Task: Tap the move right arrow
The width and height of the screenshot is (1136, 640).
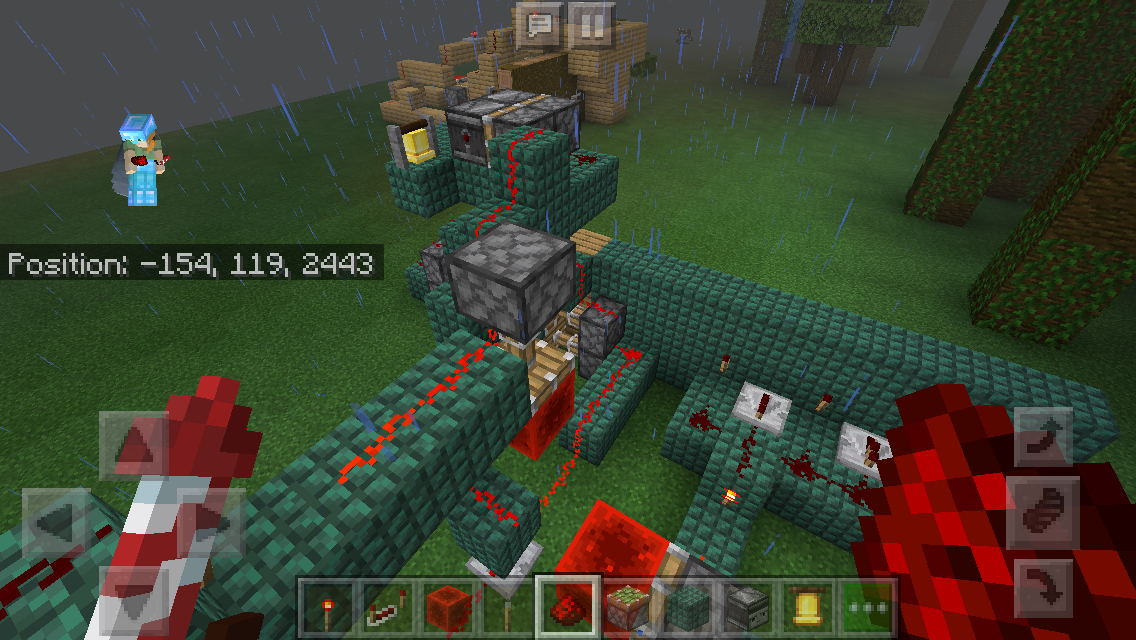Action: (x=211, y=521)
